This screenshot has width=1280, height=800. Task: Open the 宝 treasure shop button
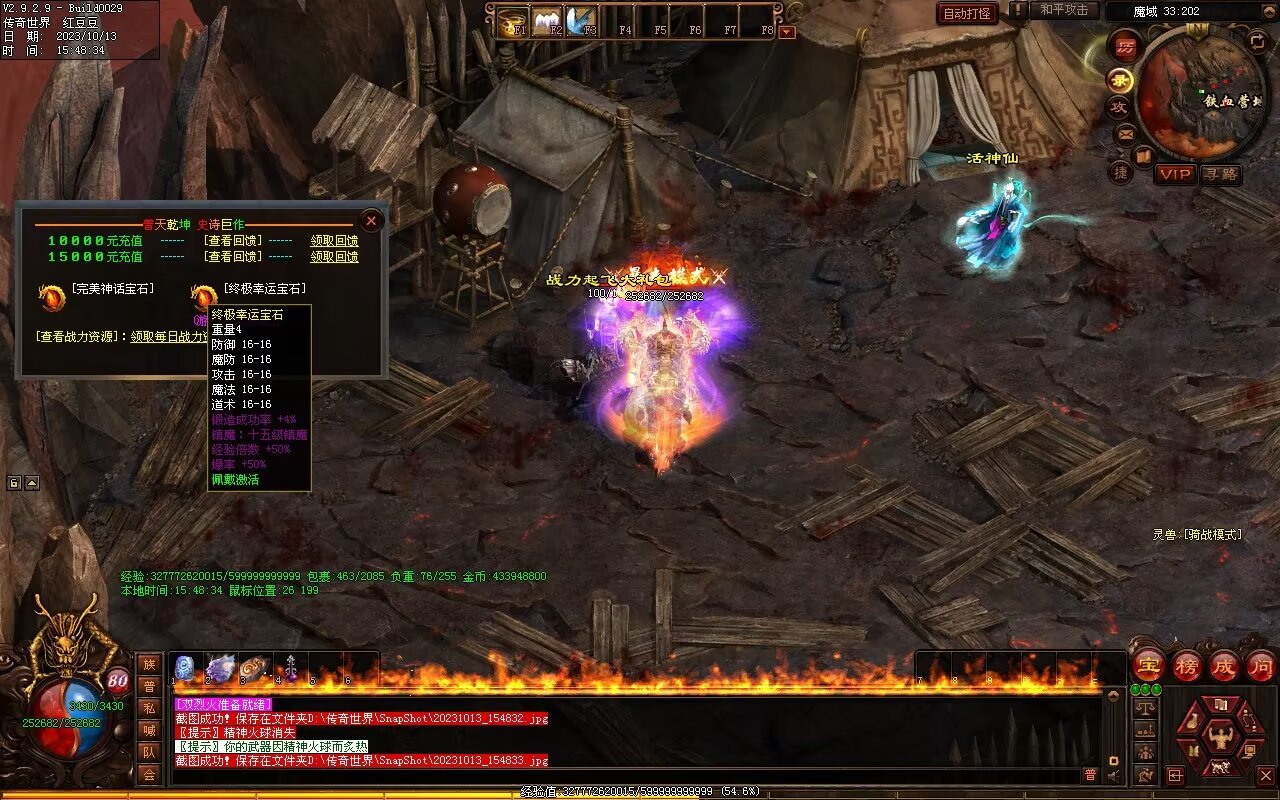[1149, 666]
